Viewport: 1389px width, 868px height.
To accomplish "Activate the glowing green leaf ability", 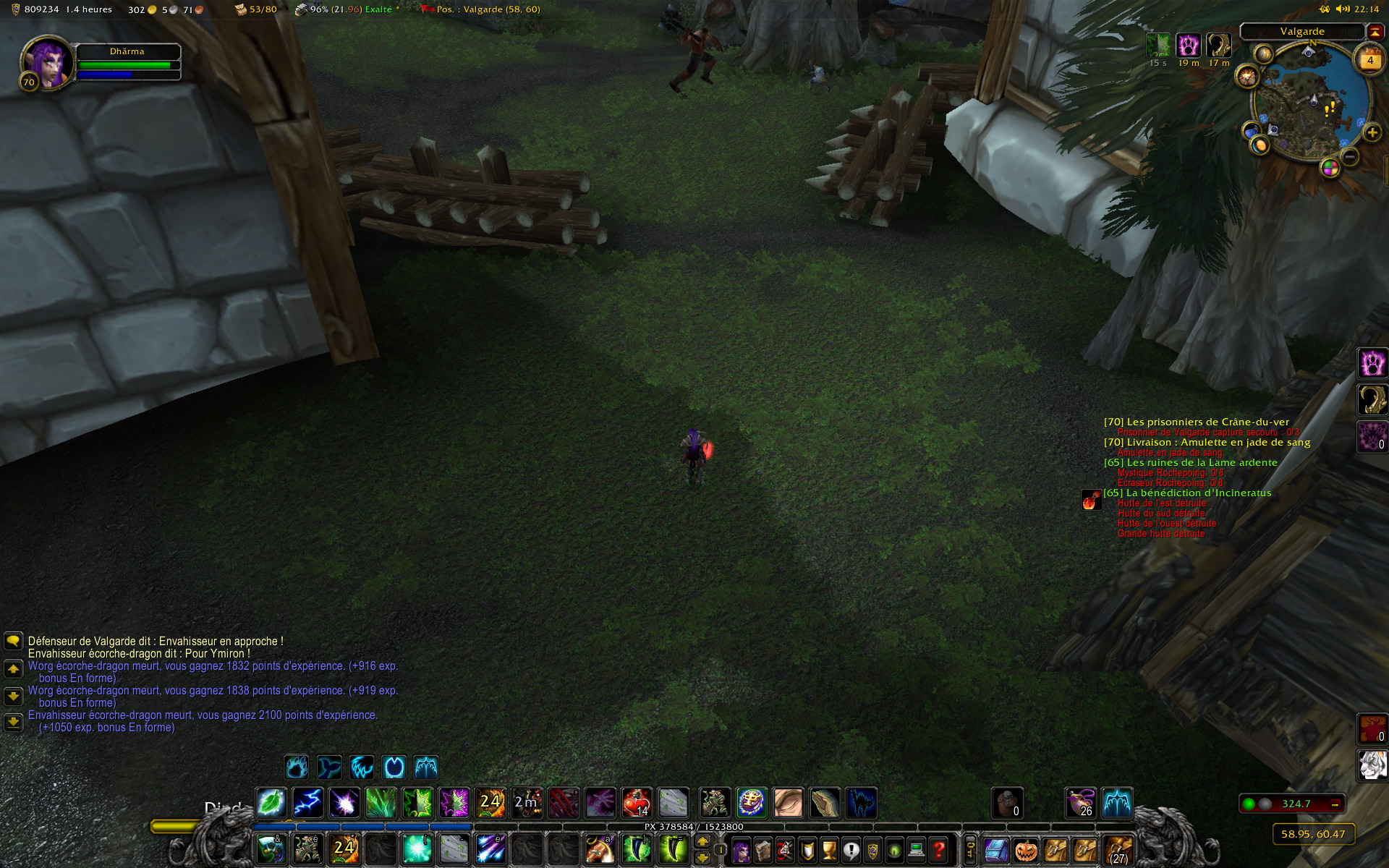I will pyautogui.click(x=271, y=803).
